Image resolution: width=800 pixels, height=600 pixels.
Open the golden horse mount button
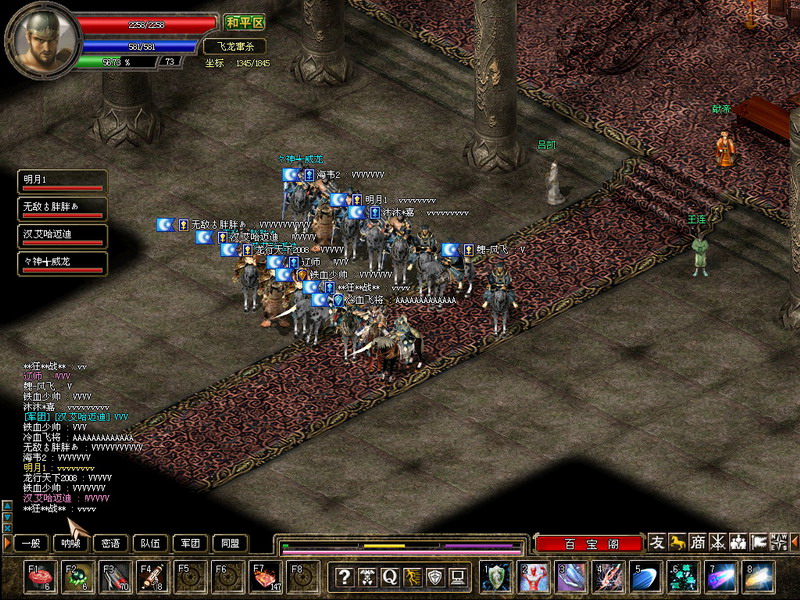point(678,542)
